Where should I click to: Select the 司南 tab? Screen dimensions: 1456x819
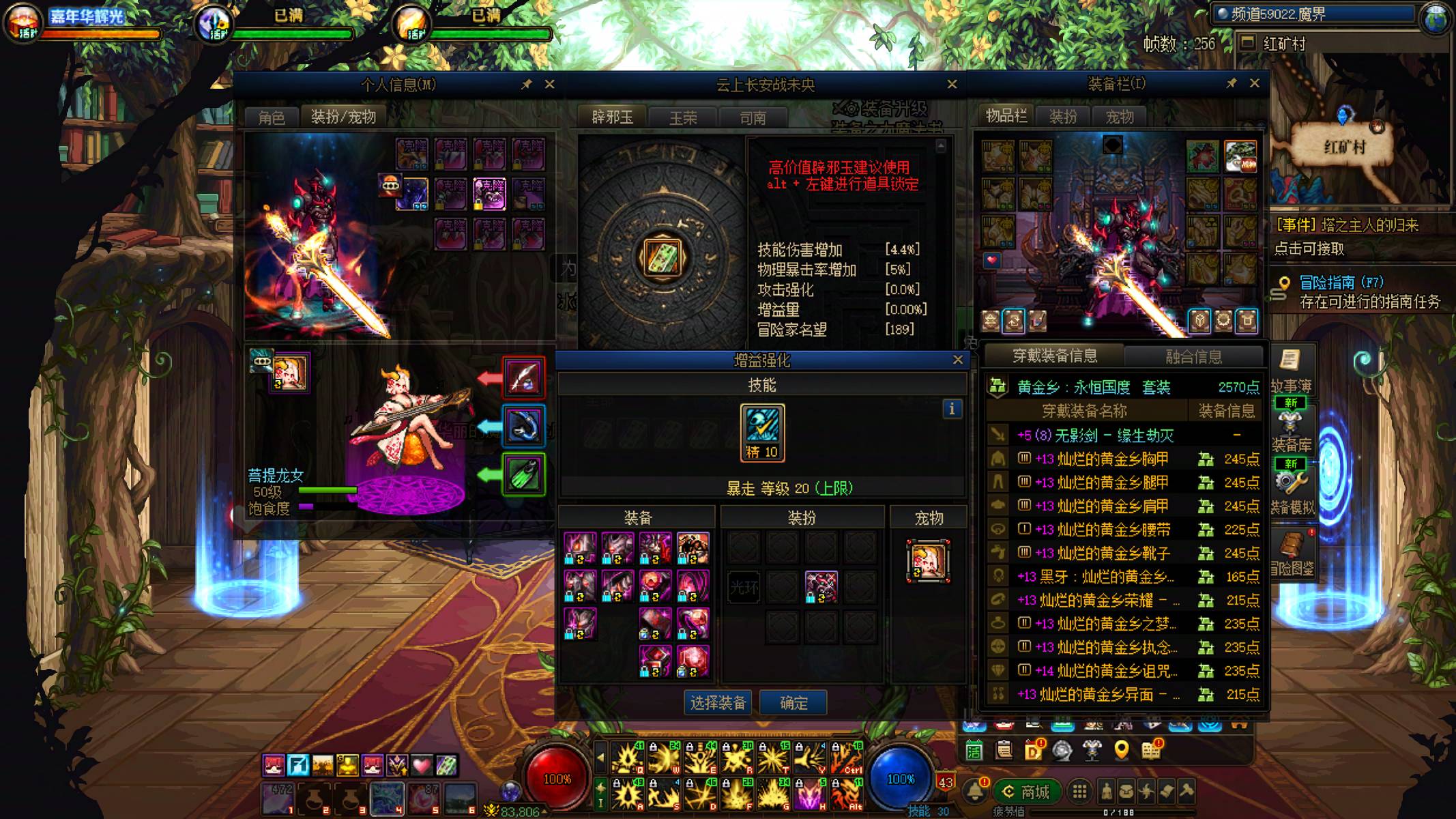pyautogui.click(x=753, y=118)
